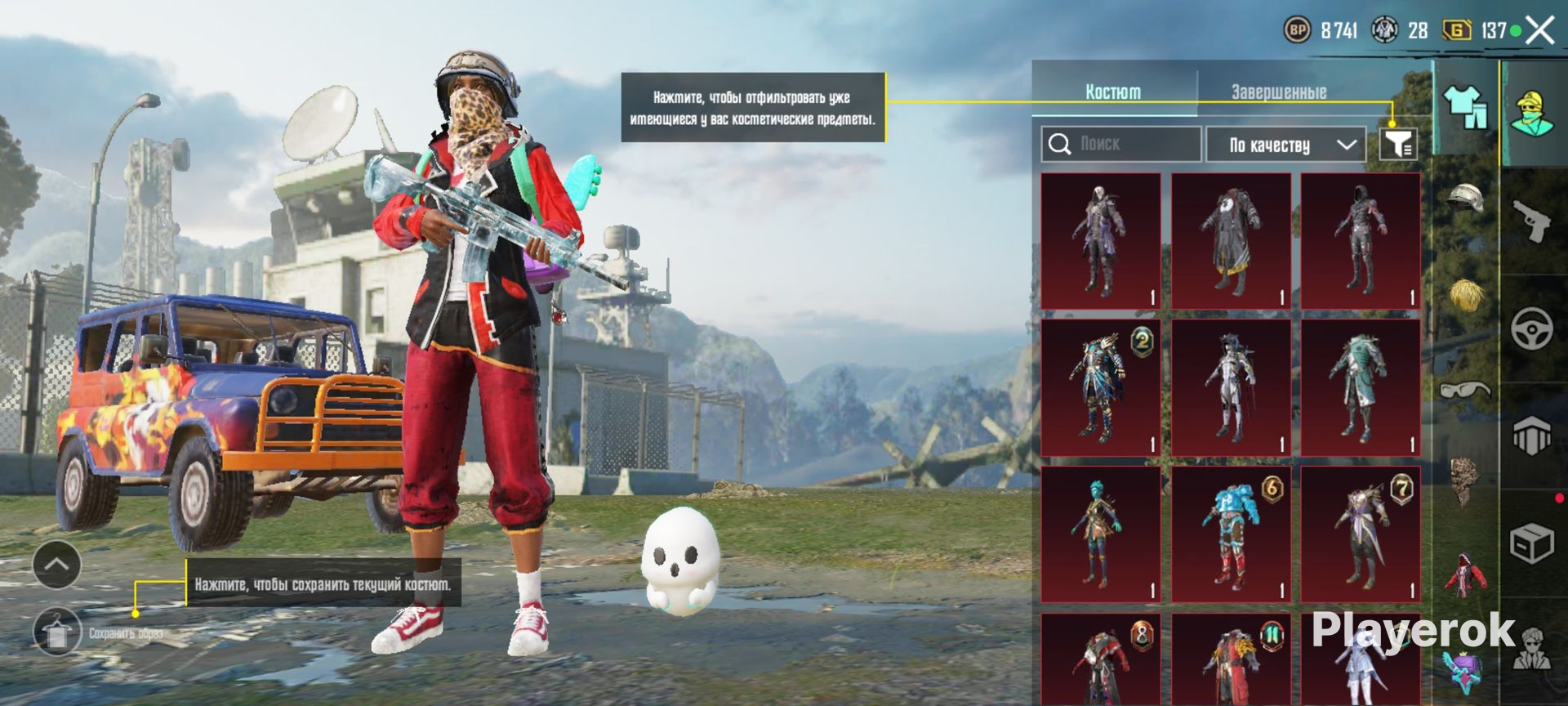
Task: Switch to the steering wheel vehicles section
Action: tap(1532, 328)
